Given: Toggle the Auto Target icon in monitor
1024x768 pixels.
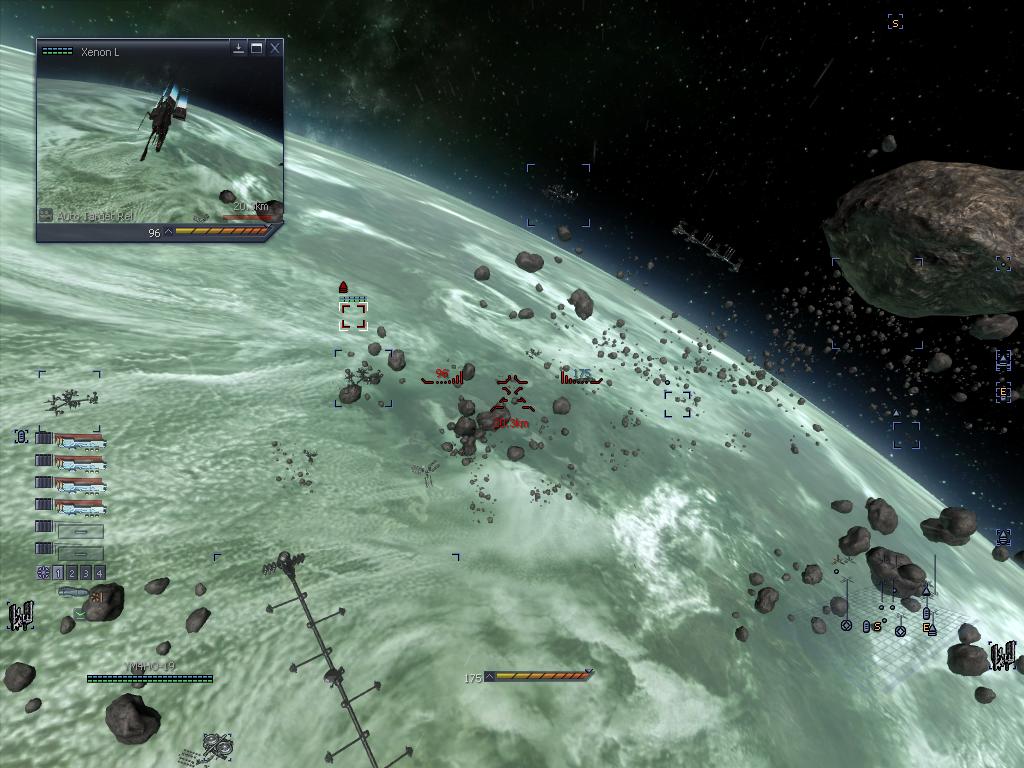Looking at the screenshot, I should (45, 215).
